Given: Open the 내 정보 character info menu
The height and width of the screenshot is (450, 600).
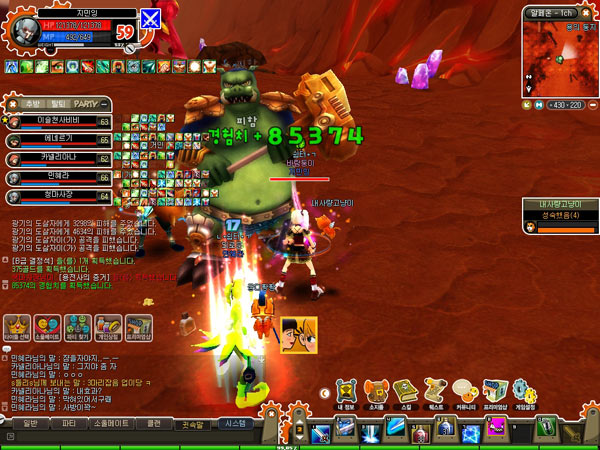Looking at the screenshot, I should 346,391.
